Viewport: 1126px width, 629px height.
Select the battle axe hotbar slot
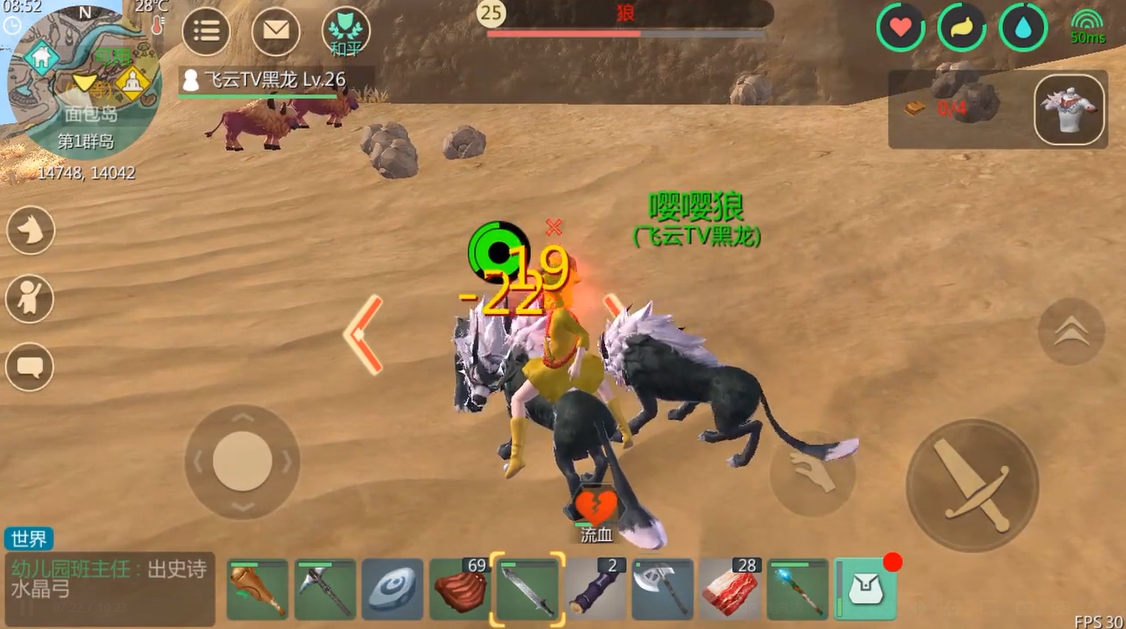click(x=662, y=589)
